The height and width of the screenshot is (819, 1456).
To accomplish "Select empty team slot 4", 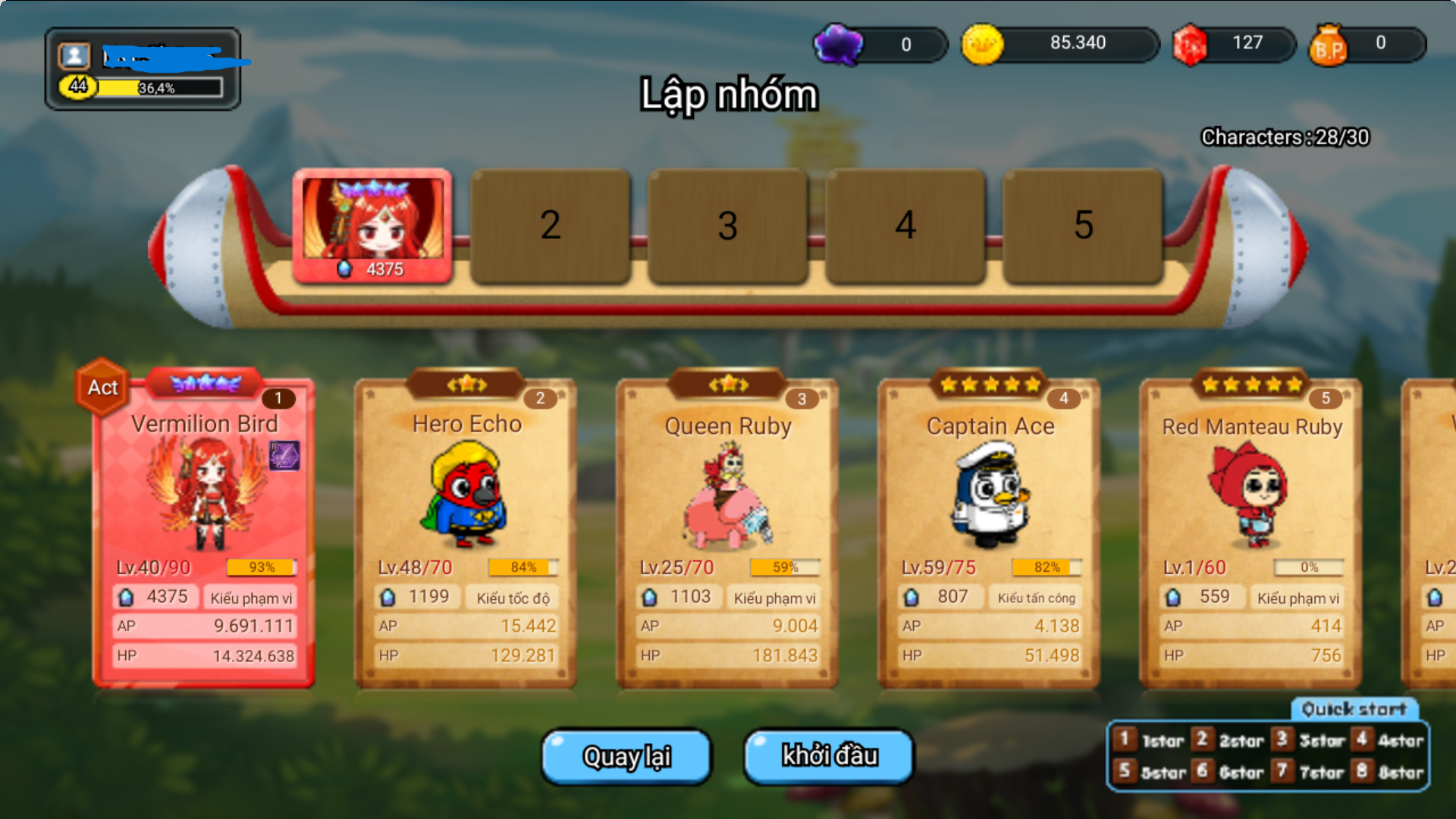I will (x=905, y=225).
